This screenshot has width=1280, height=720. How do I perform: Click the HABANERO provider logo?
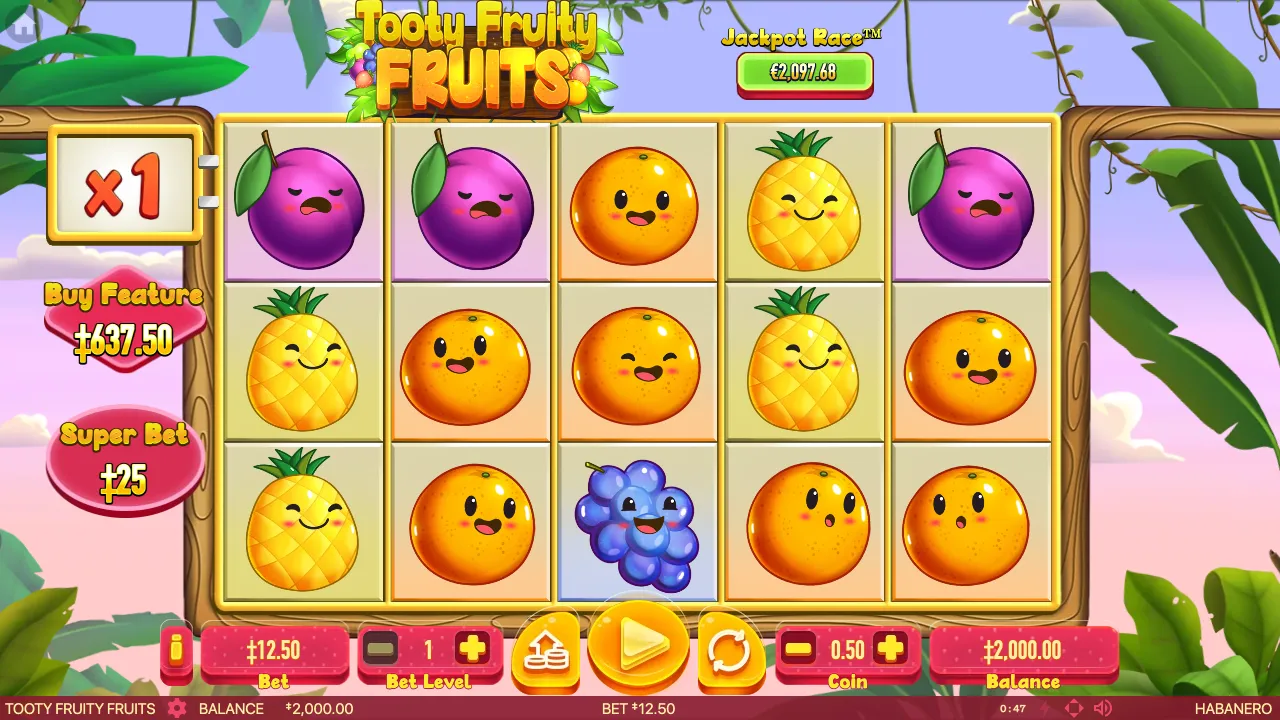(1234, 708)
